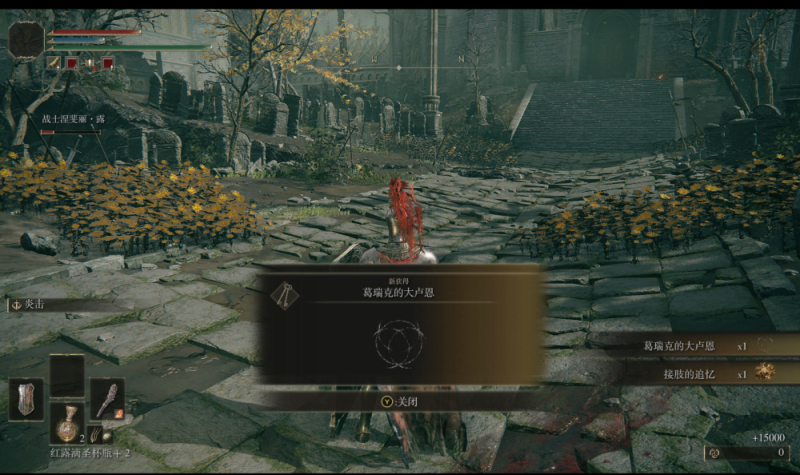Select the claw pouch item icon
Image resolution: width=800 pixels, height=475 pixels.
[x=95, y=435]
